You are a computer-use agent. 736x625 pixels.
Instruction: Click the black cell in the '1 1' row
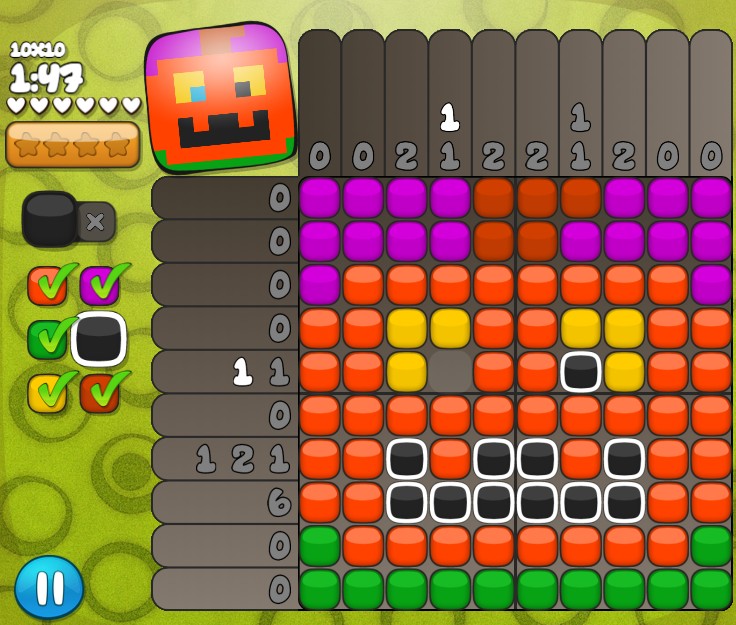pyautogui.click(x=581, y=371)
